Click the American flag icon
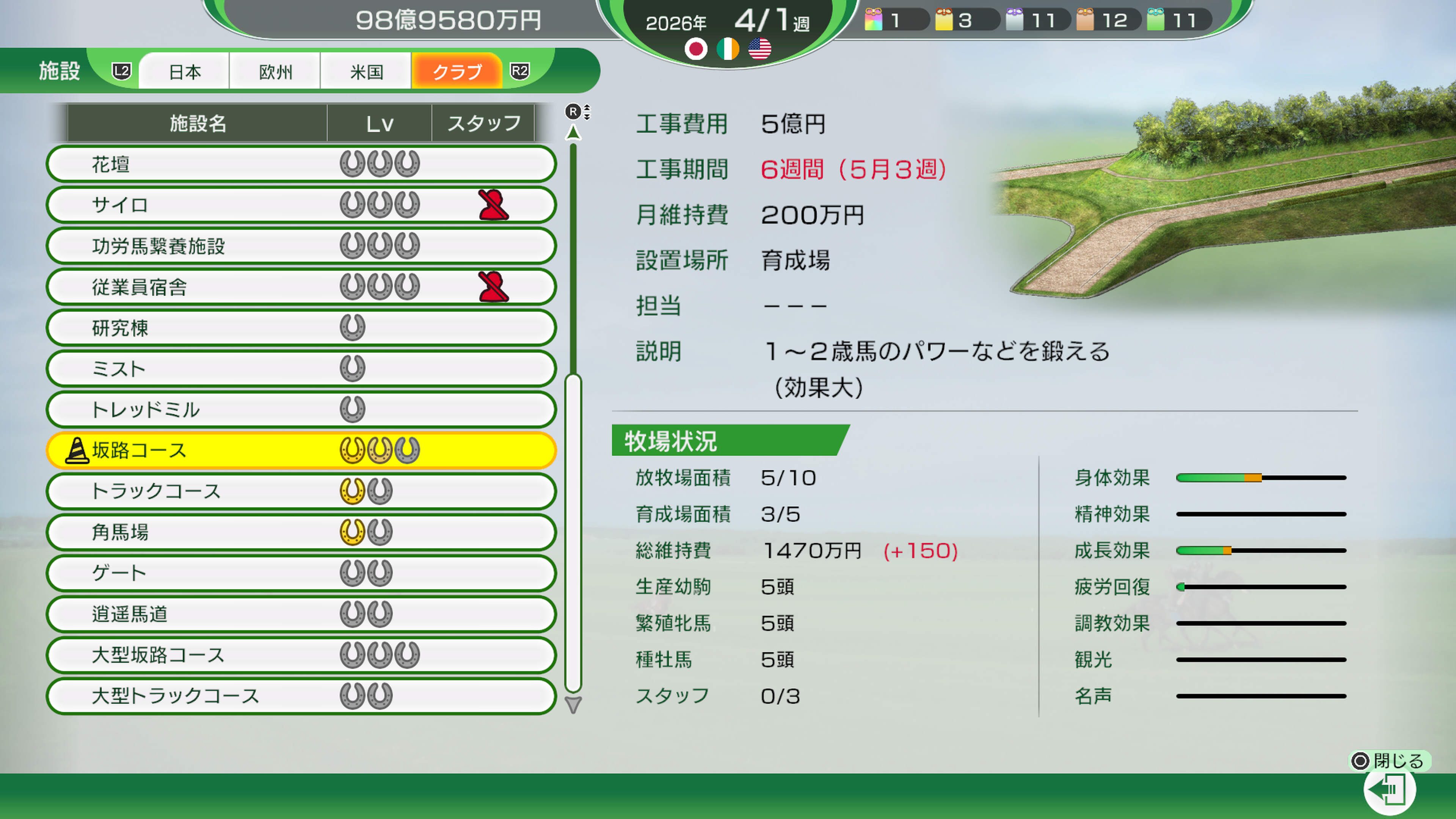This screenshot has height=819, width=1456. tap(760, 49)
